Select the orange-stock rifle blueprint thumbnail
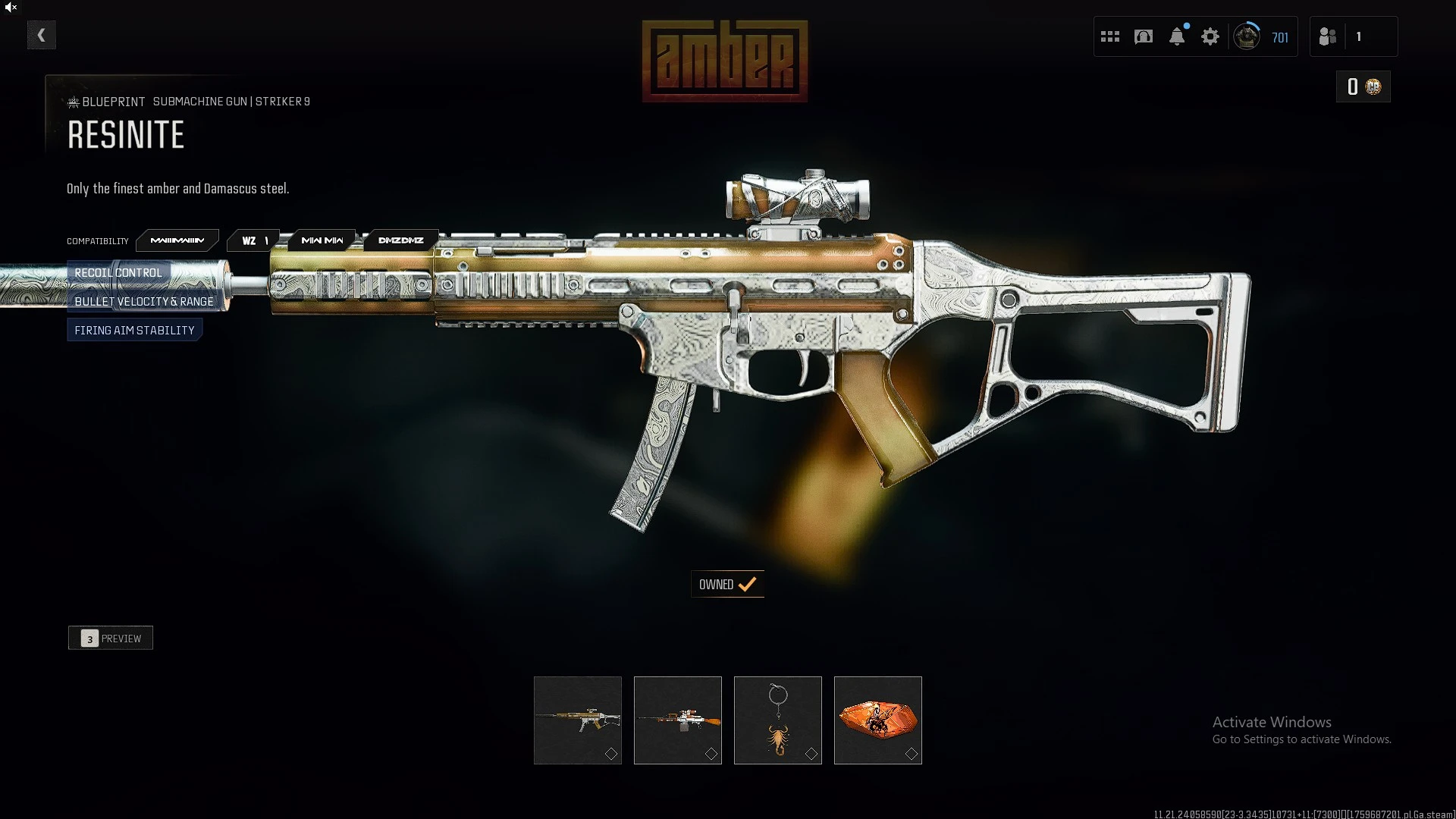 (x=678, y=720)
